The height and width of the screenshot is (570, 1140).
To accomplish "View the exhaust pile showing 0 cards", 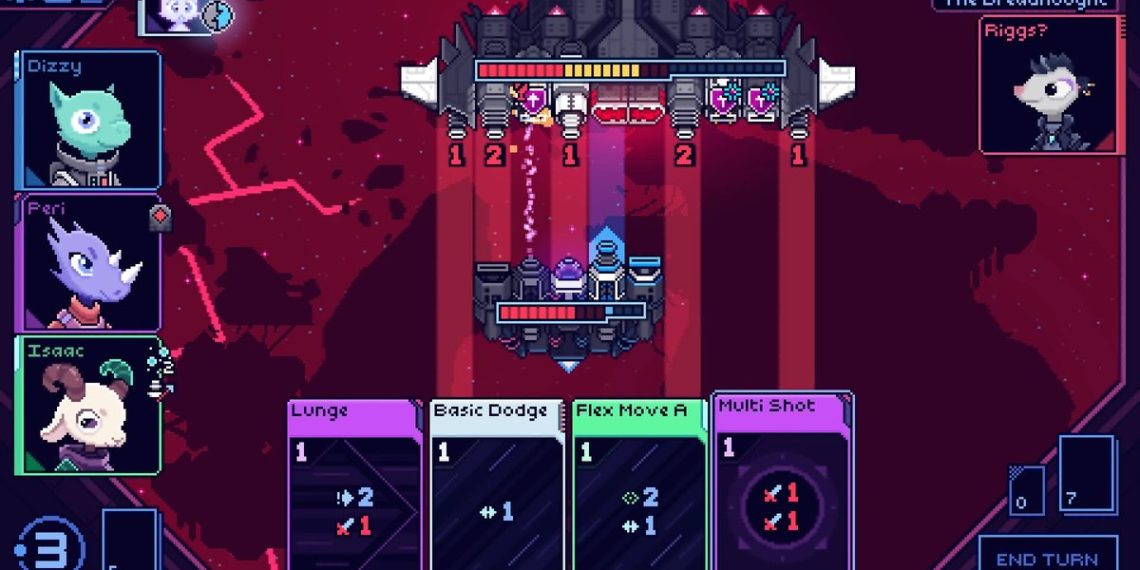I will coord(1027,490).
